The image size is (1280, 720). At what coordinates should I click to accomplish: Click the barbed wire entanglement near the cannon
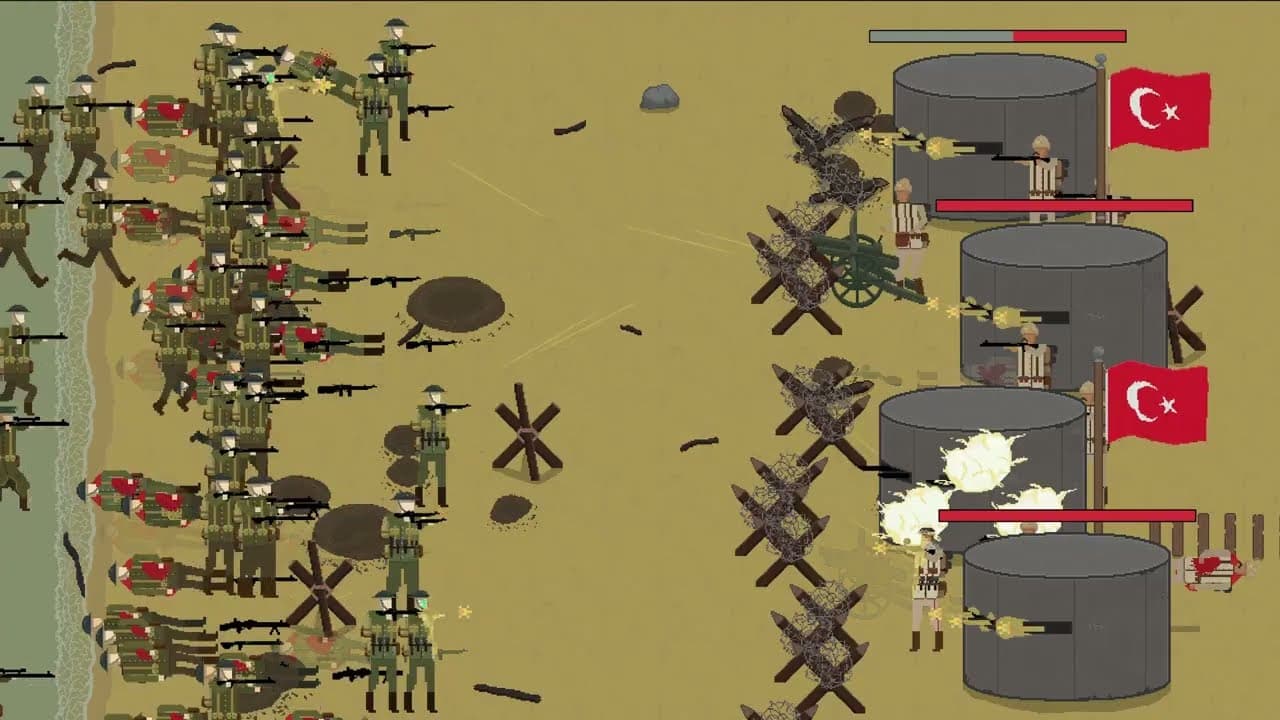[800, 230]
